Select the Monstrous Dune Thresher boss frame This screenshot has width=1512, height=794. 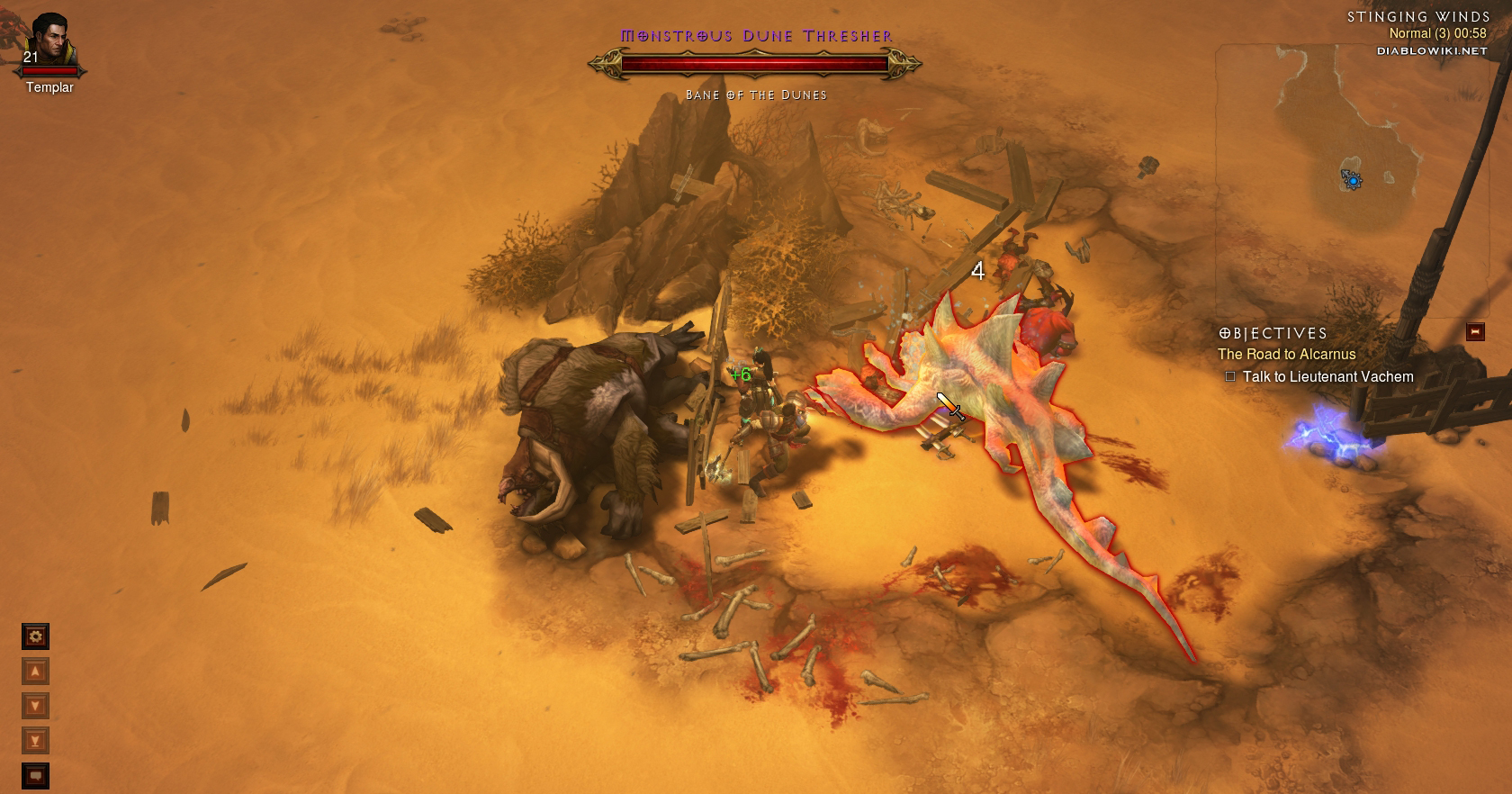pos(754,64)
